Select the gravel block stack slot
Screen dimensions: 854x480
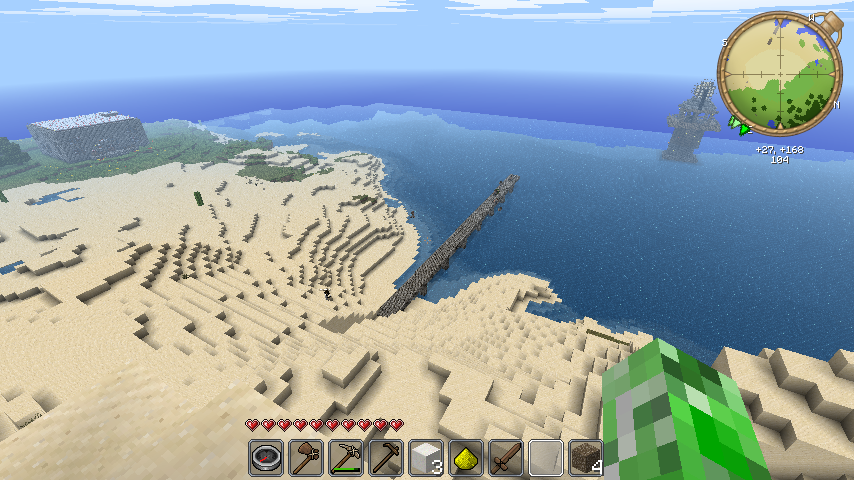pyautogui.click(x=586, y=458)
